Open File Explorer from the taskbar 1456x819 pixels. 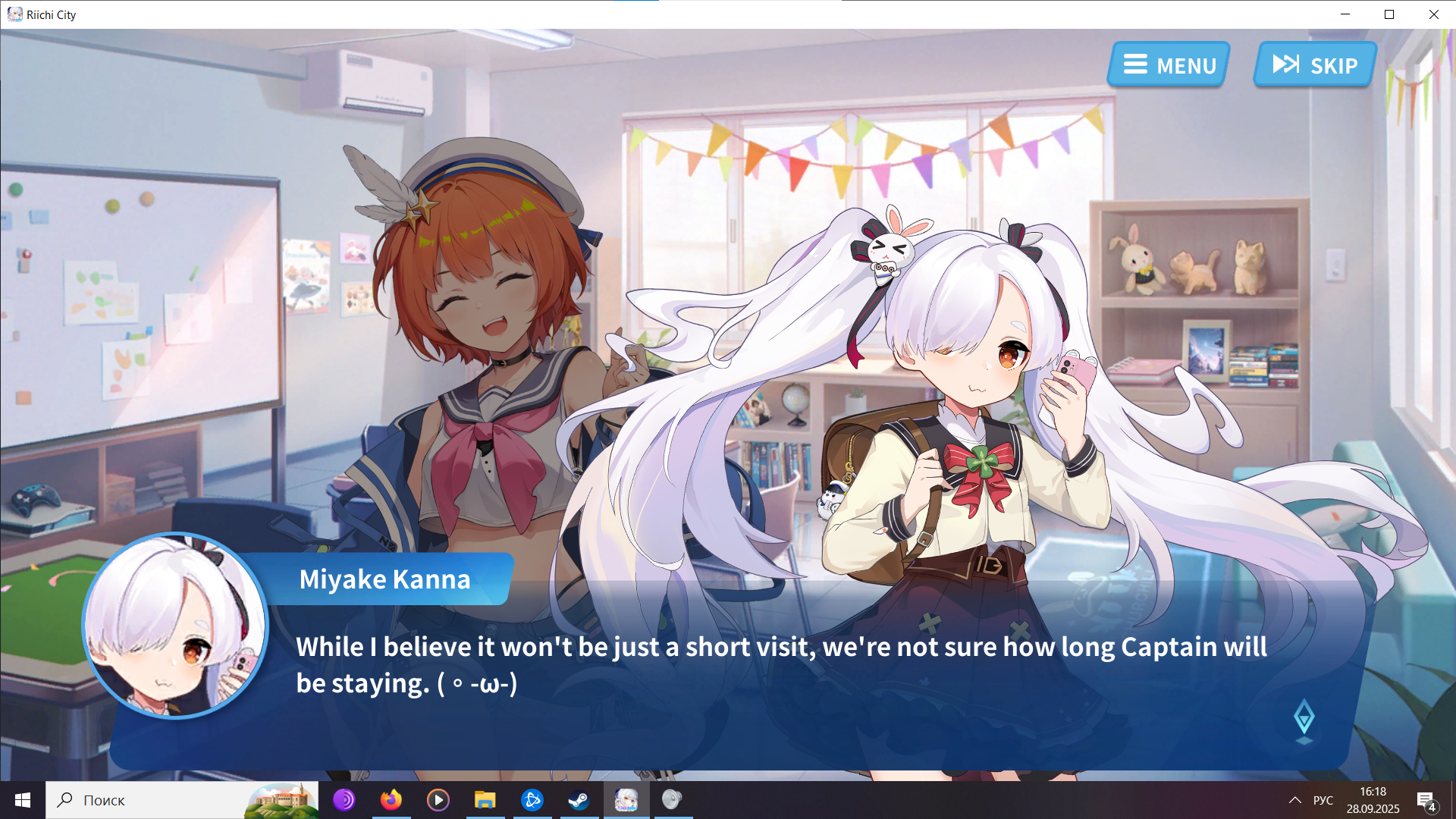point(485,799)
